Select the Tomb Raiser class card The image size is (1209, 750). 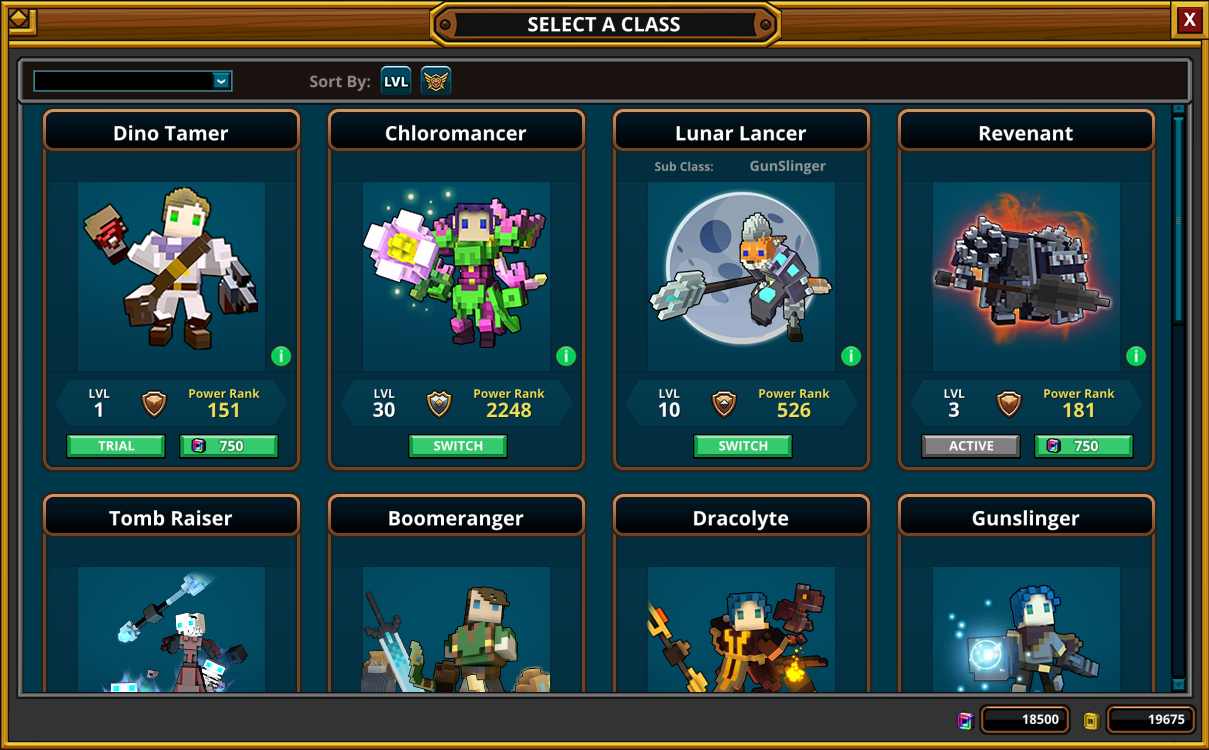171,600
